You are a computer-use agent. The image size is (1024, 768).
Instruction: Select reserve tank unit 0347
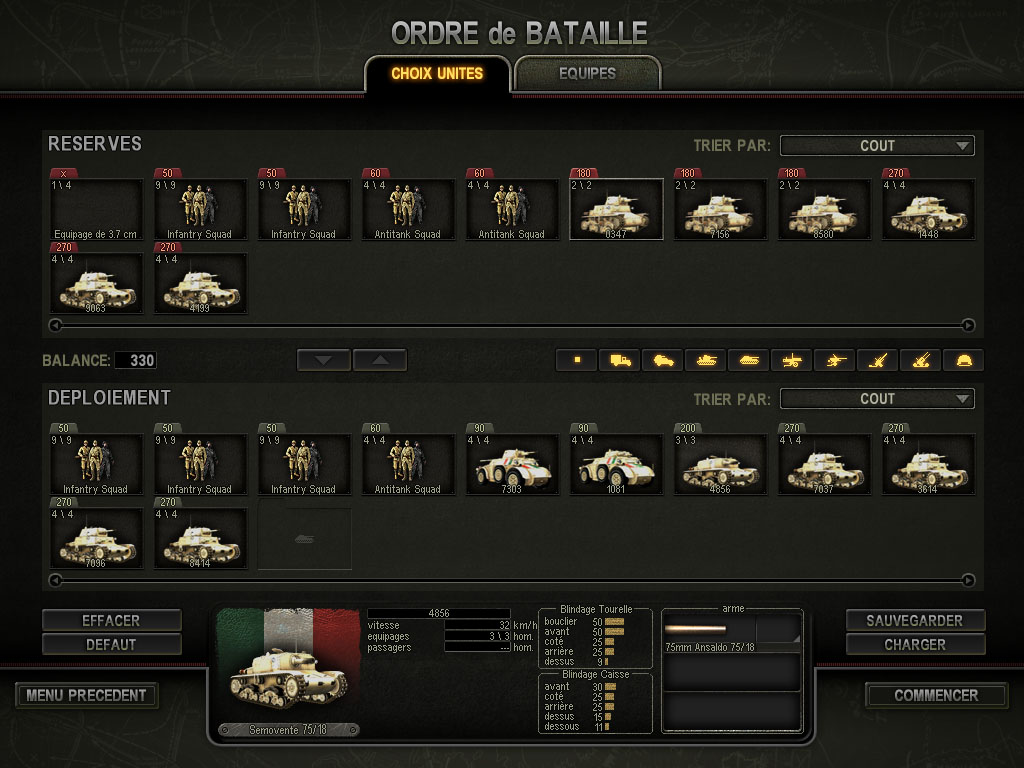coord(616,210)
